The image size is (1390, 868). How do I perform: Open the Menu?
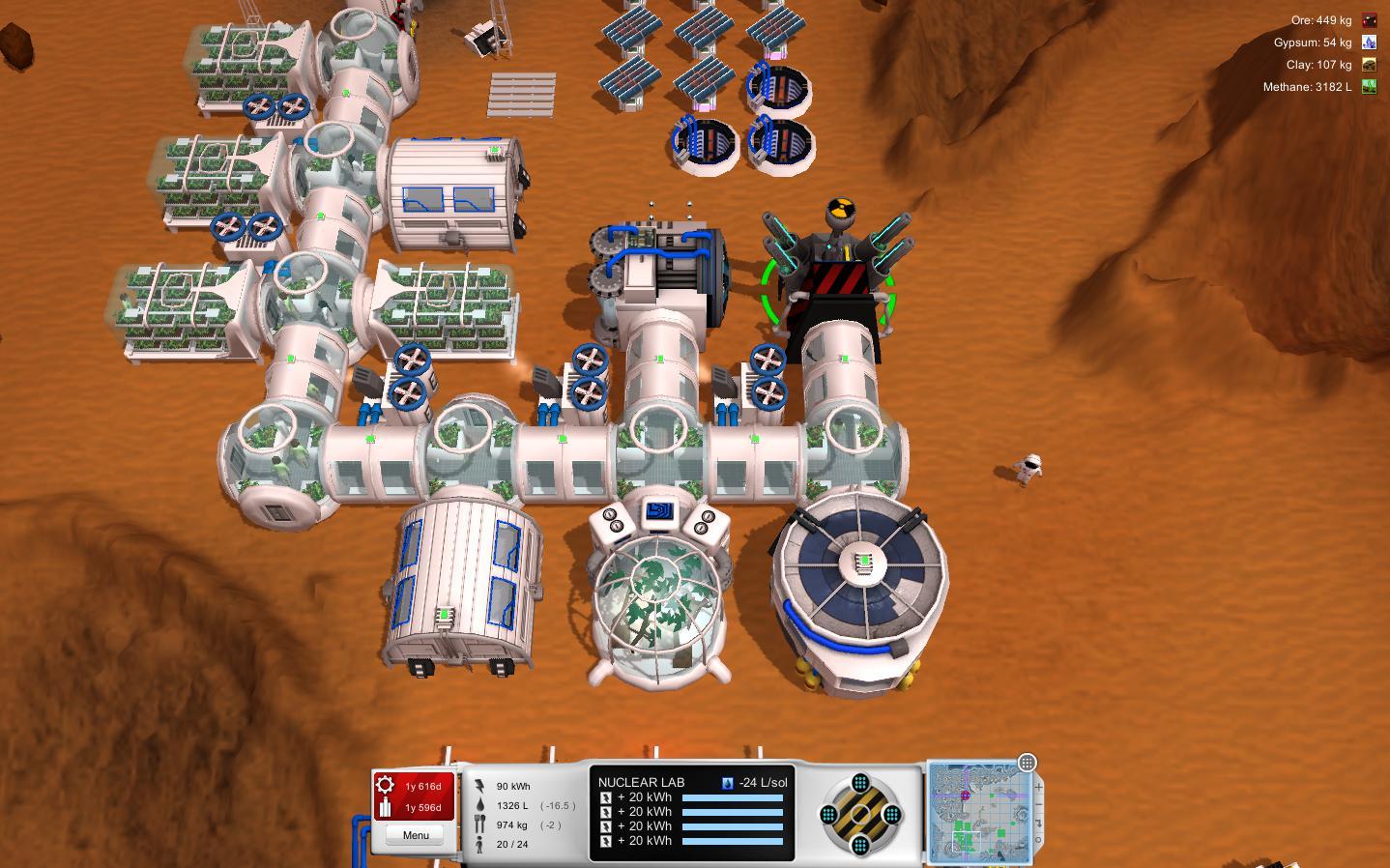click(415, 834)
